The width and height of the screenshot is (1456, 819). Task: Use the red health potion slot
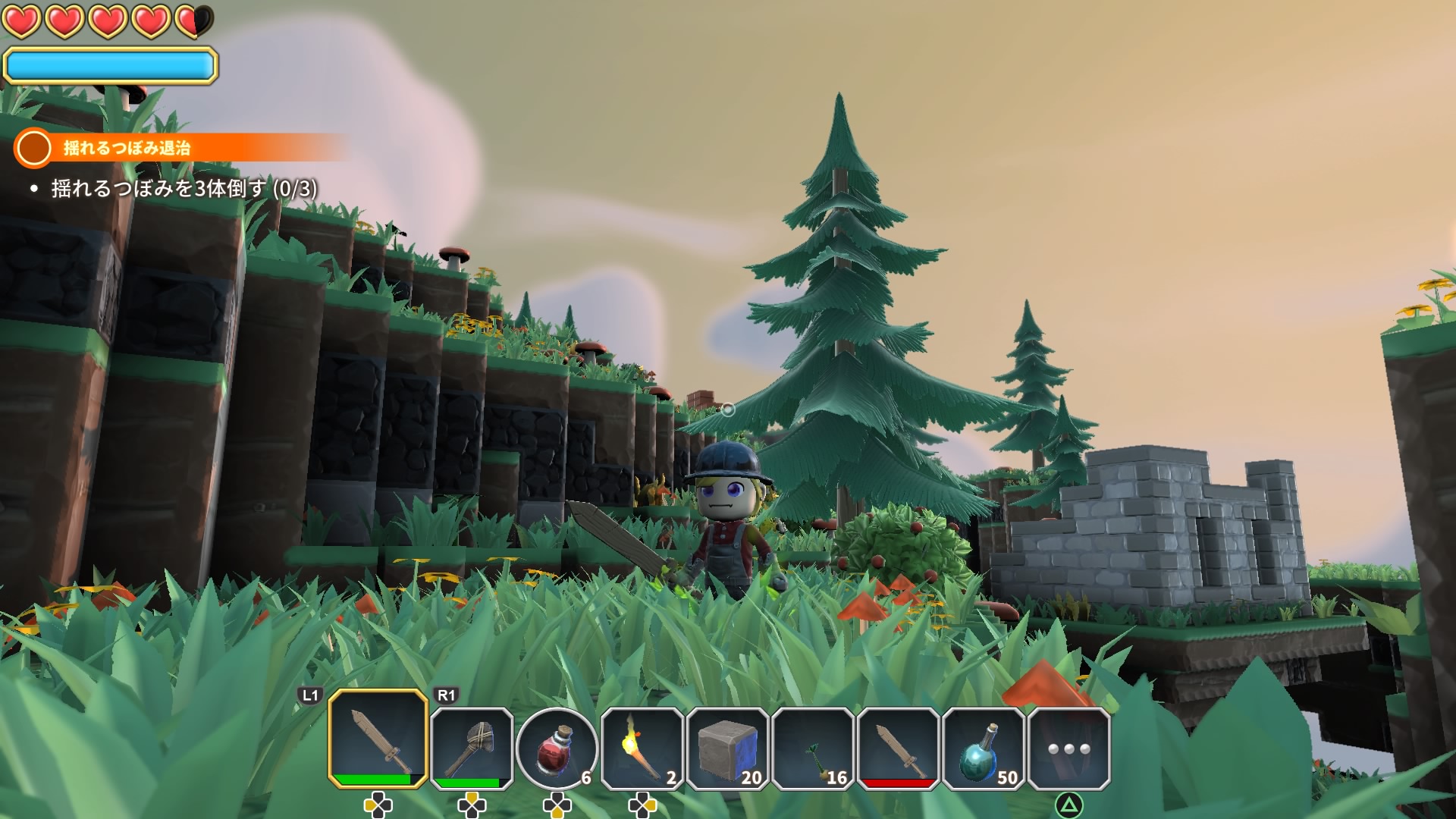pyautogui.click(x=557, y=748)
